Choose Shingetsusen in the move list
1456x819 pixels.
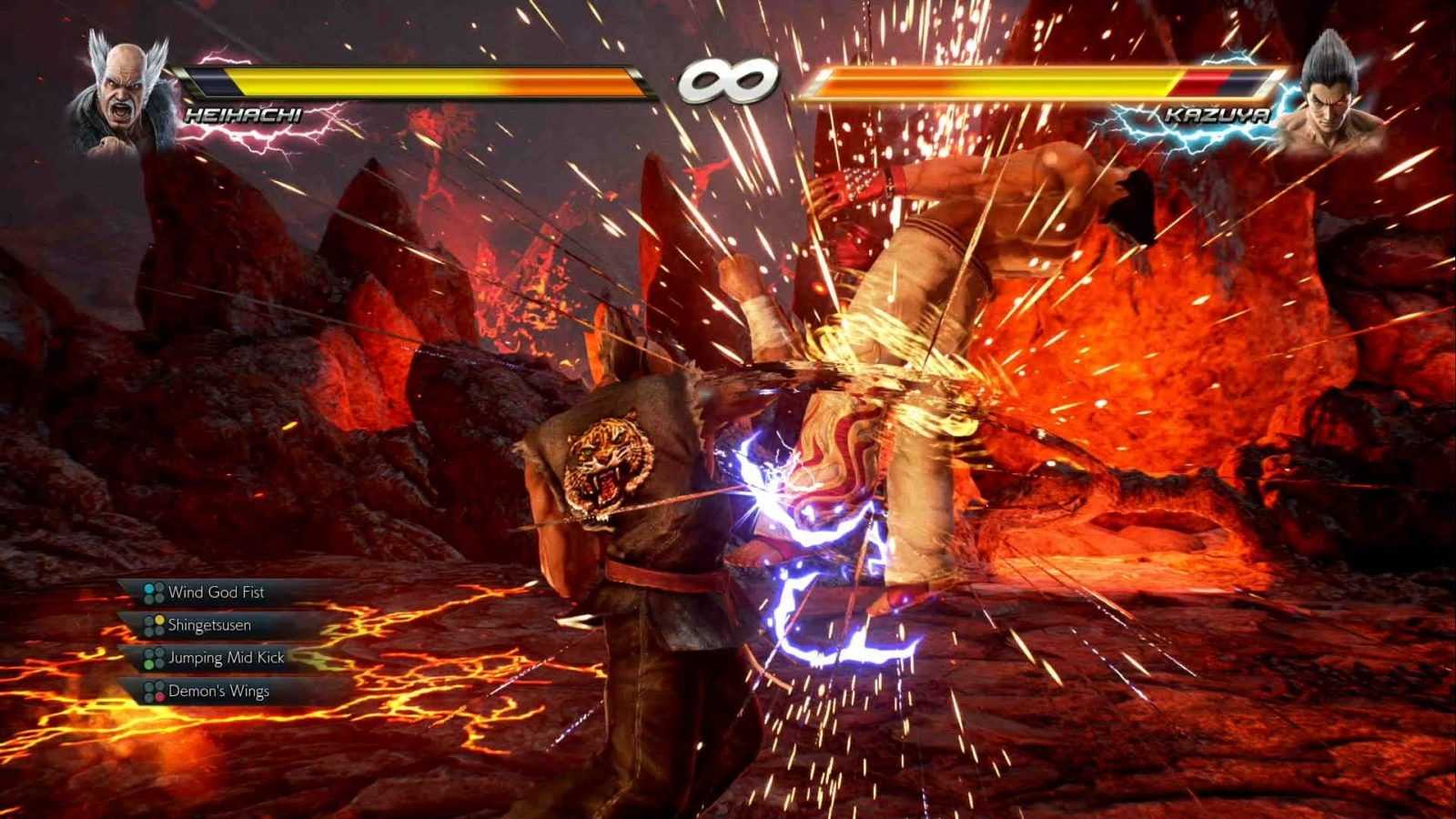[208, 625]
